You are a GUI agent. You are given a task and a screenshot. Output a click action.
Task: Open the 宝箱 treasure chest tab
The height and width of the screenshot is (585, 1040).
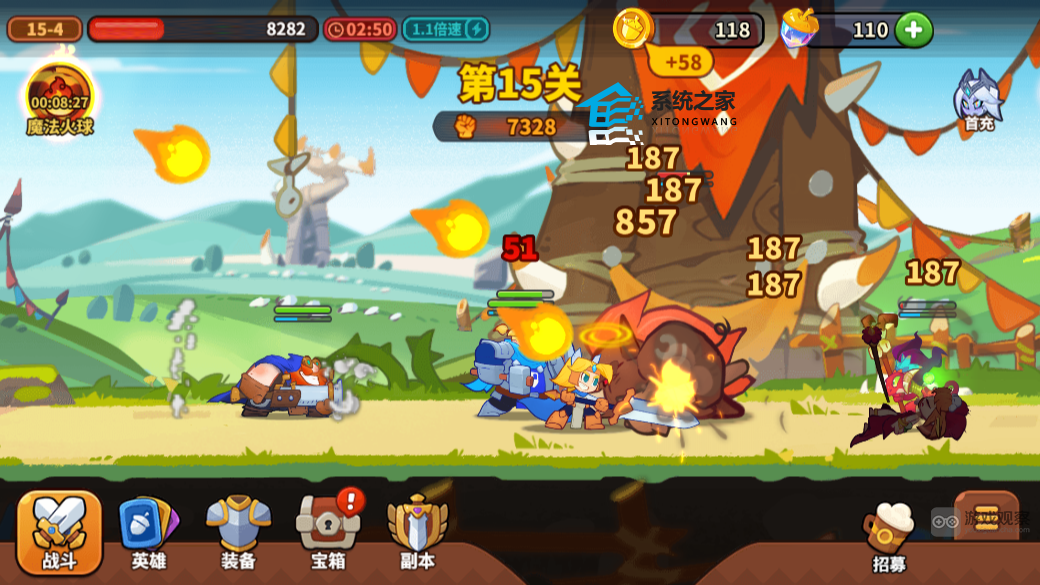[327, 532]
